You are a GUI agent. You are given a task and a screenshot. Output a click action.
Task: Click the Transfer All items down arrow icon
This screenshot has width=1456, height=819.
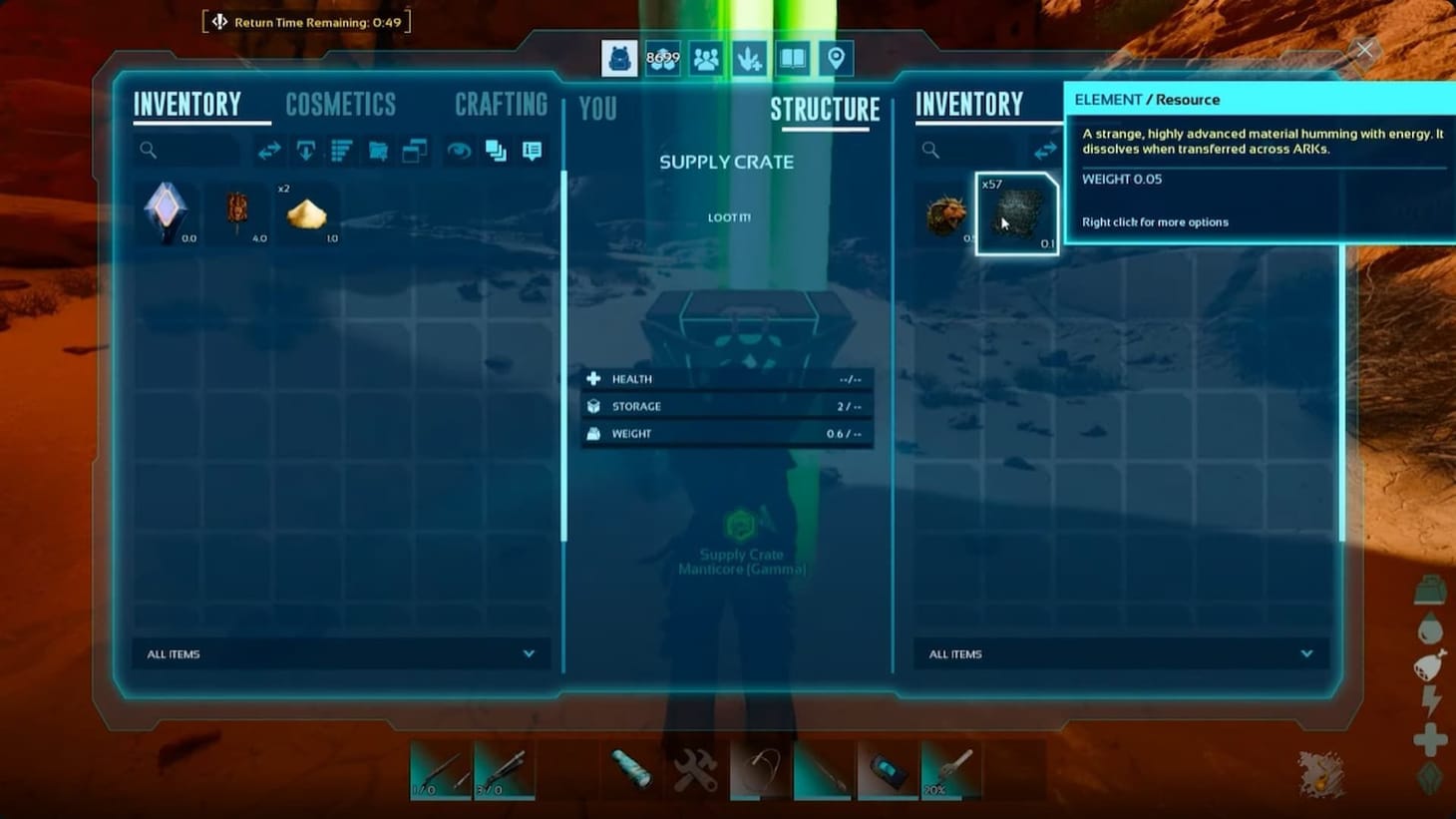point(306,151)
